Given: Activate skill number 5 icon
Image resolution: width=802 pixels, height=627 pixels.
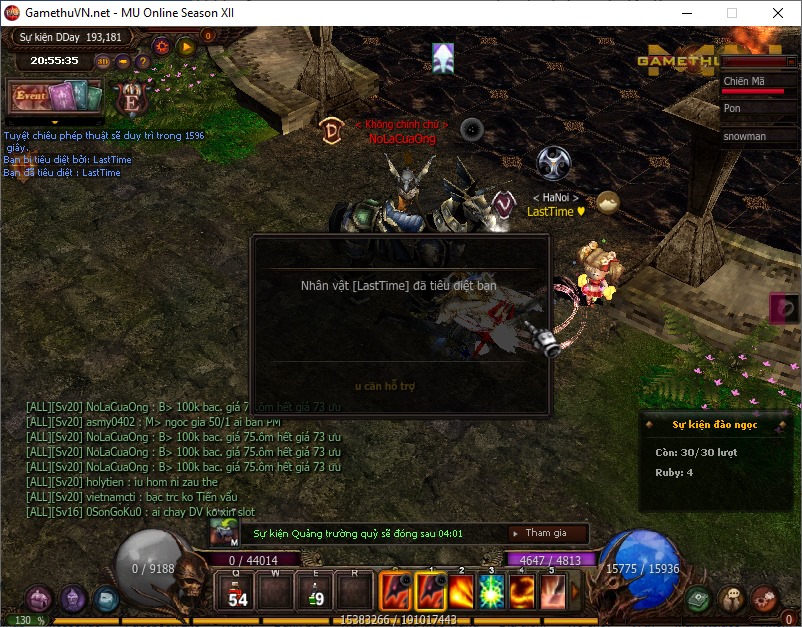Looking at the screenshot, I should point(553,591).
